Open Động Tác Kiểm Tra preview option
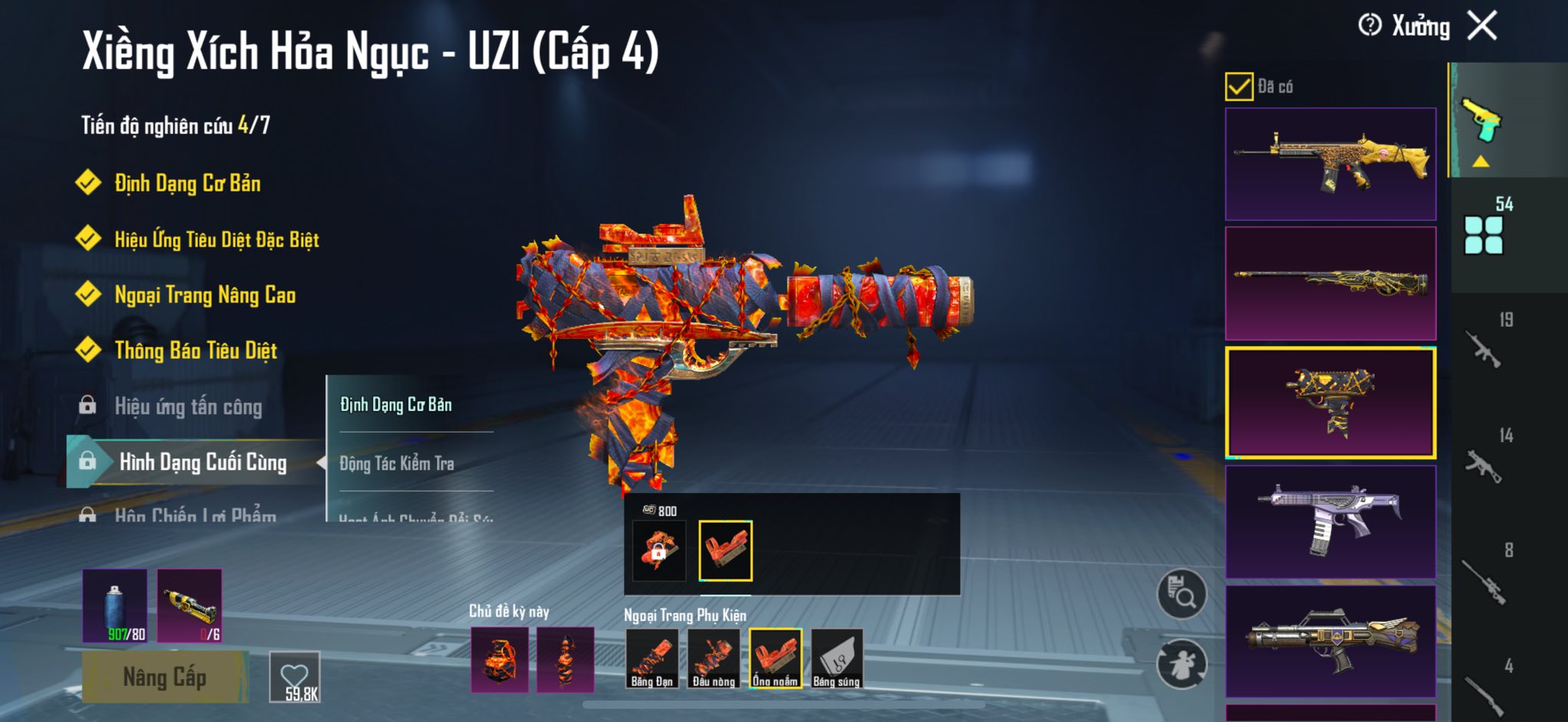 click(397, 463)
